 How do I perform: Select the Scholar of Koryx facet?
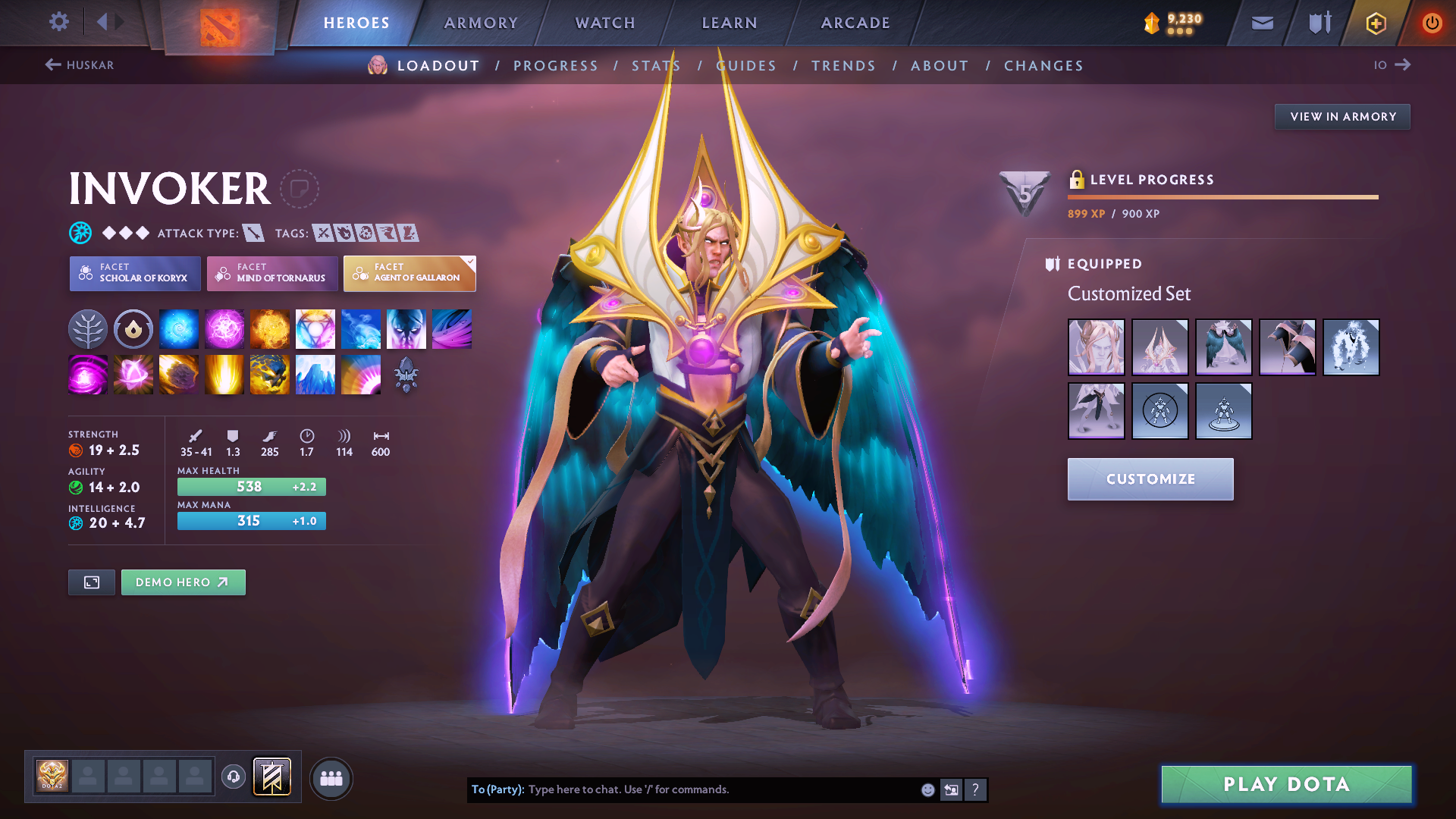point(134,273)
